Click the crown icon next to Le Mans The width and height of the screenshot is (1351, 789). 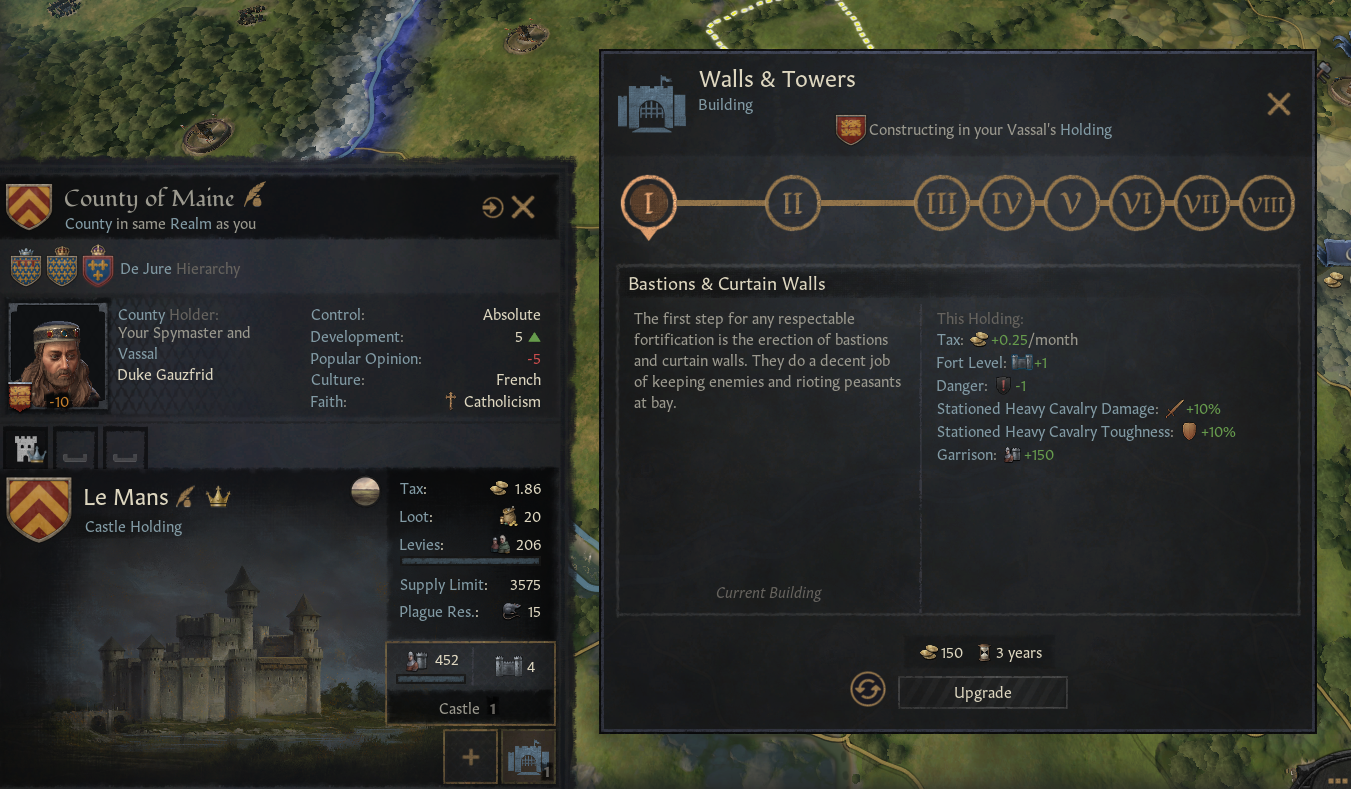[219, 496]
